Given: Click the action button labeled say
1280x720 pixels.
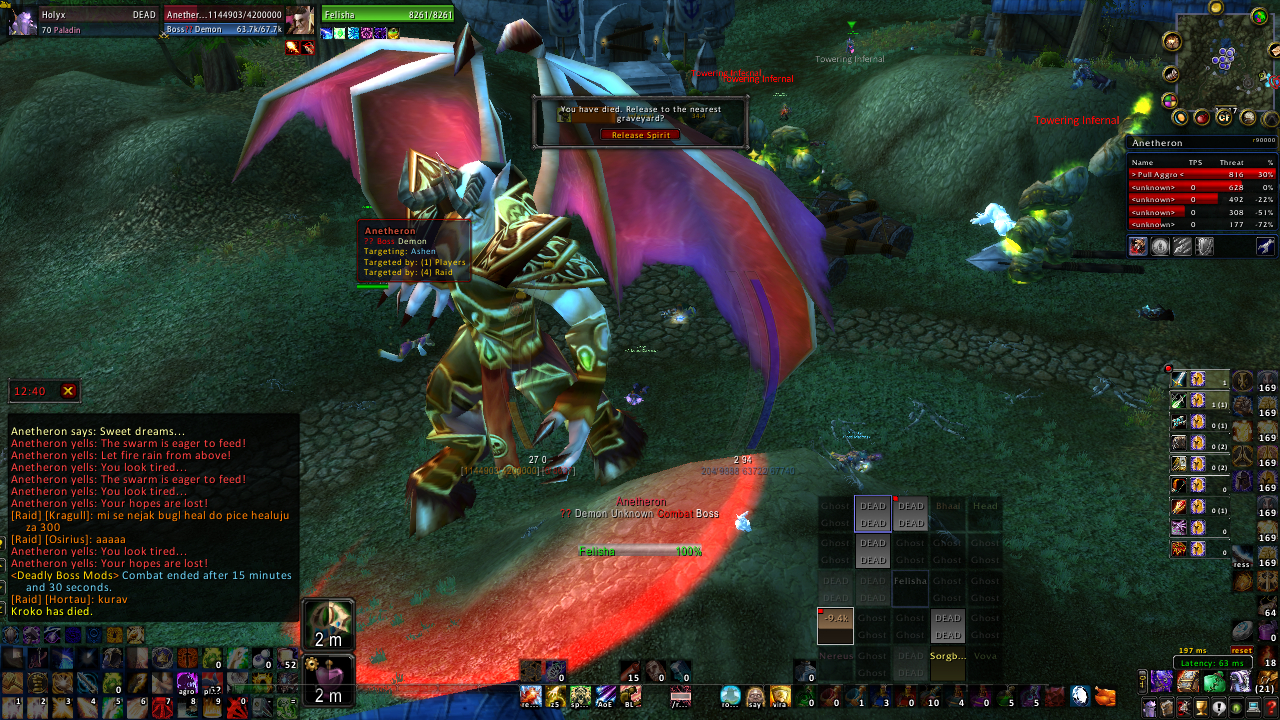Looking at the screenshot, I should click(755, 695).
